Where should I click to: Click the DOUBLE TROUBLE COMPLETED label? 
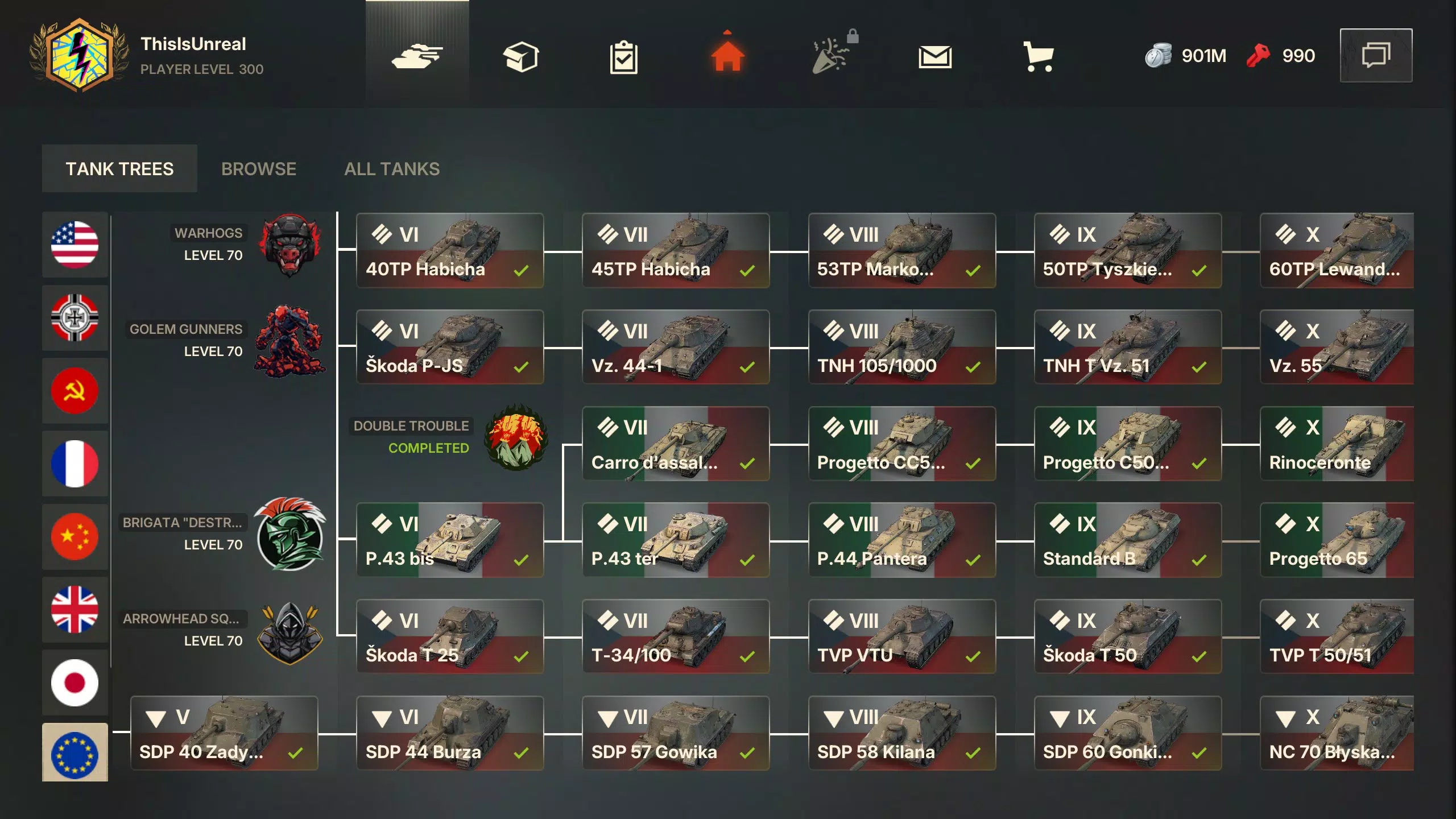pyautogui.click(x=411, y=437)
